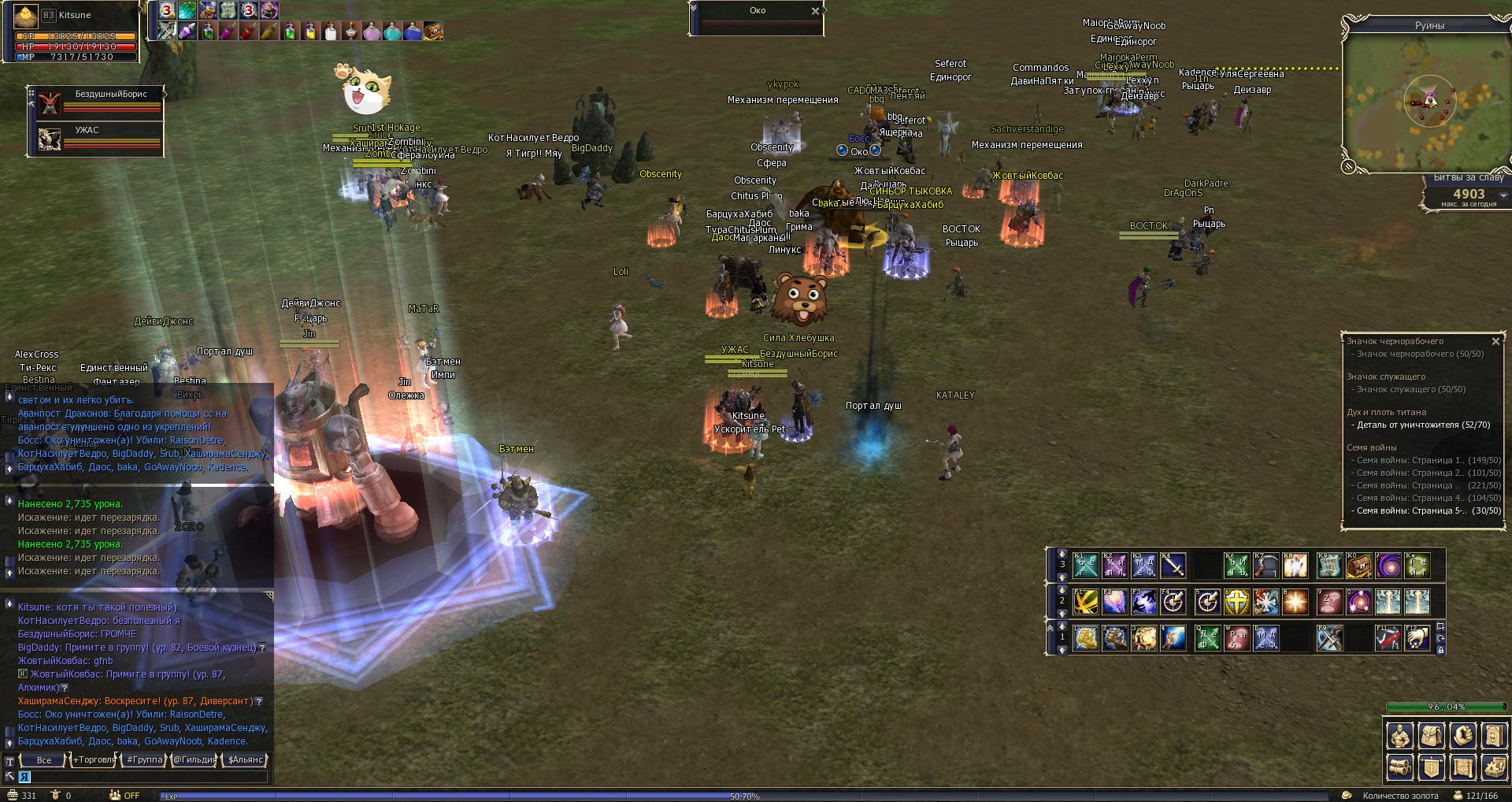Image resolution: width=1512 pixels, height=802 pixels.
Task: Open the clenched fist menu icon
Action: pyautogui.click(x=1463, y=736)
